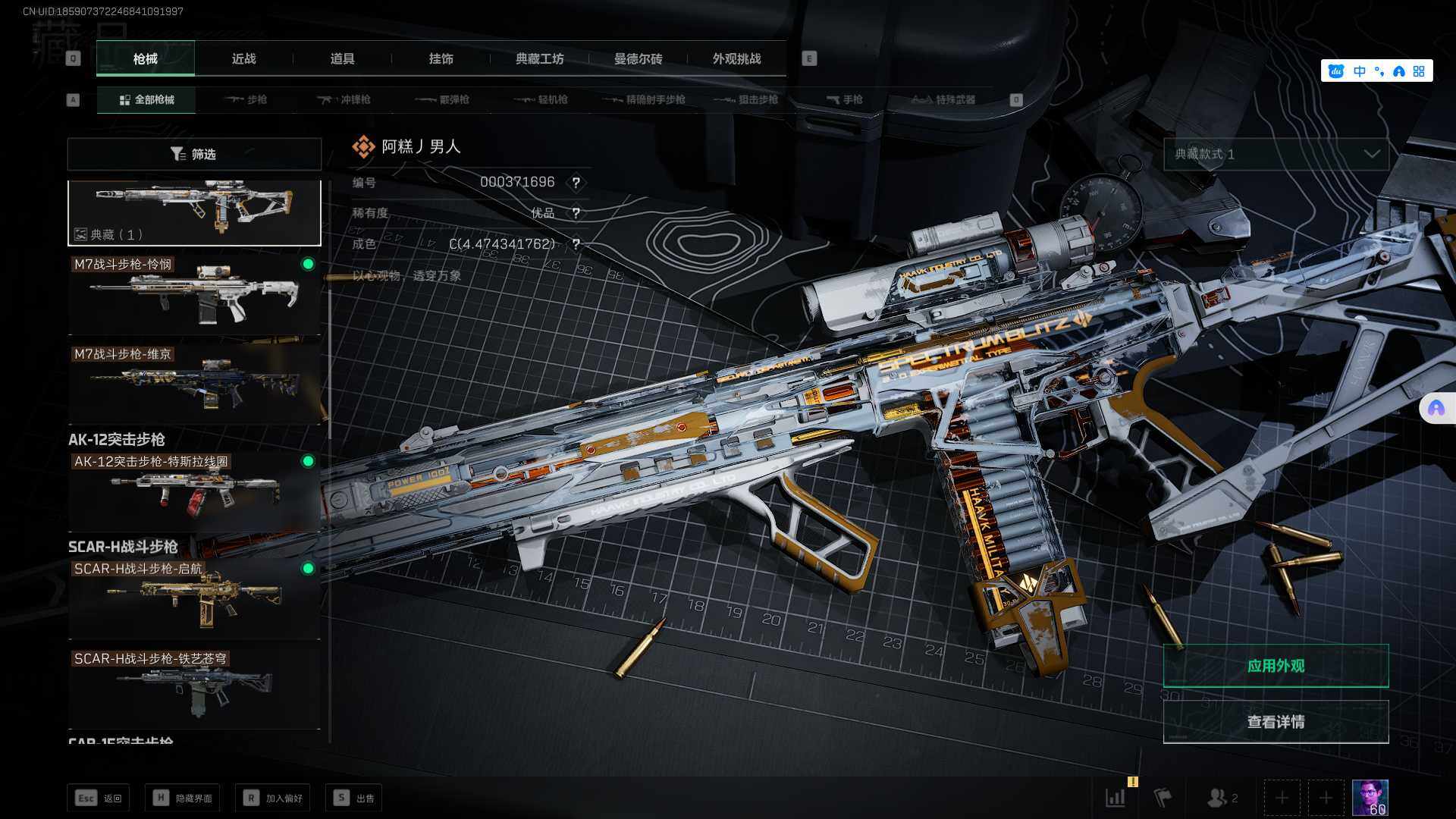Select the 挂饰 charms tab
The height and width of the screenshot is (819, 1456).
click(441, 58)
